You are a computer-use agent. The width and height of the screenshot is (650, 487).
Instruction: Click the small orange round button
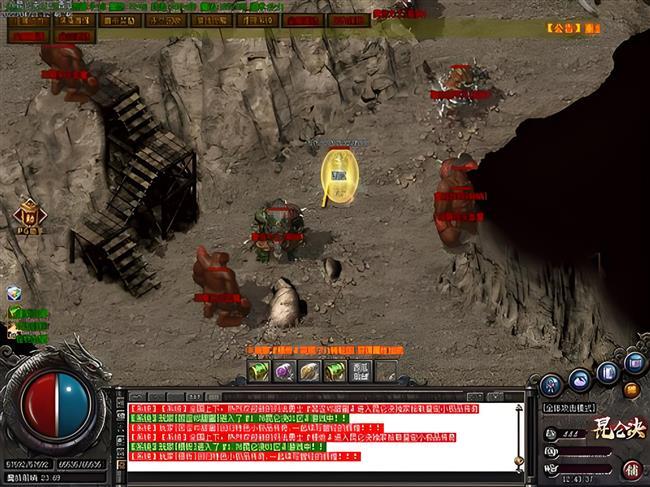coord(631,390)
